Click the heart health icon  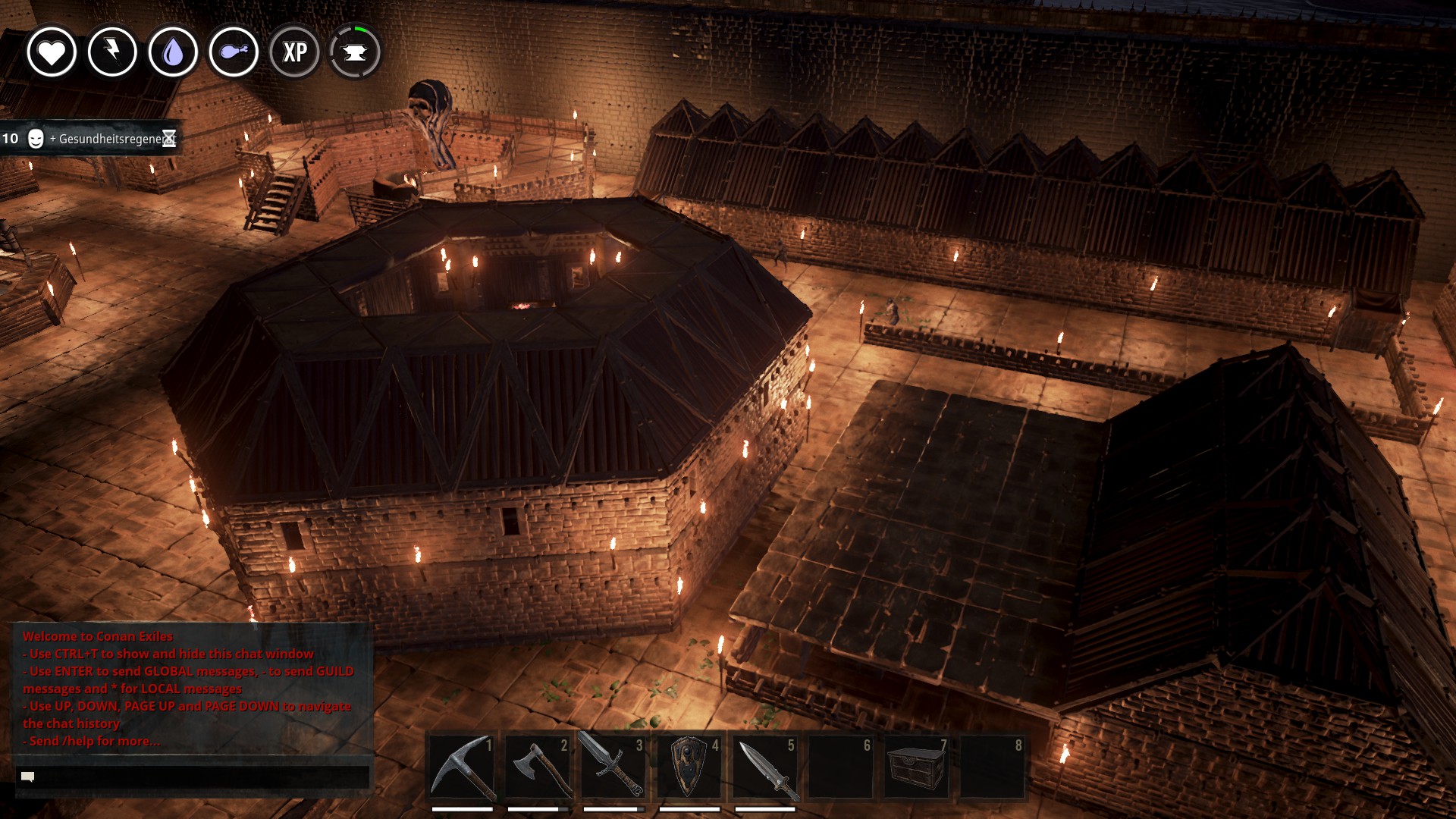pyautogui.click(x=52, y=52)
